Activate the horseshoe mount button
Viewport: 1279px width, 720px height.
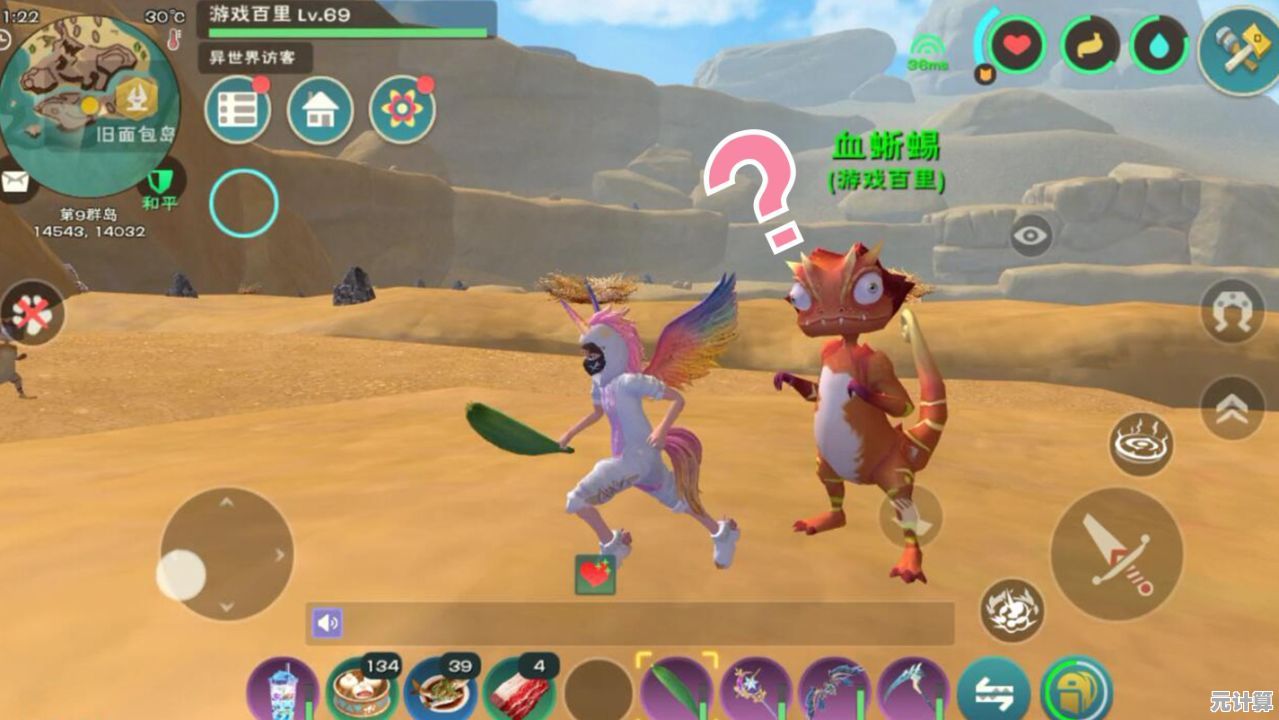pyautogui.click(x=1232, y=312)
